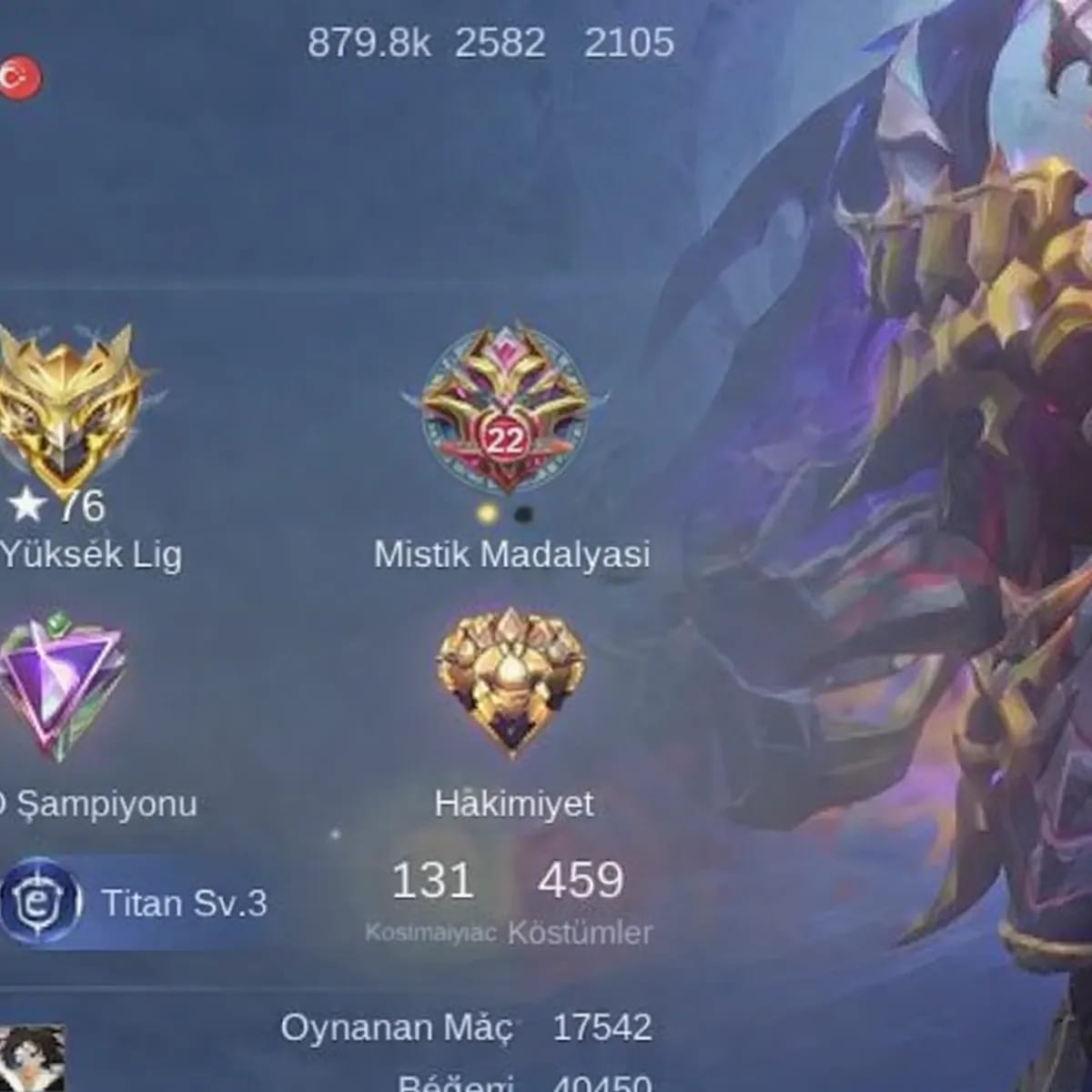Tap the Titan Sv.3 esports tag
This screenshot has height=1092, width=1092.
(x=136, y=903)
